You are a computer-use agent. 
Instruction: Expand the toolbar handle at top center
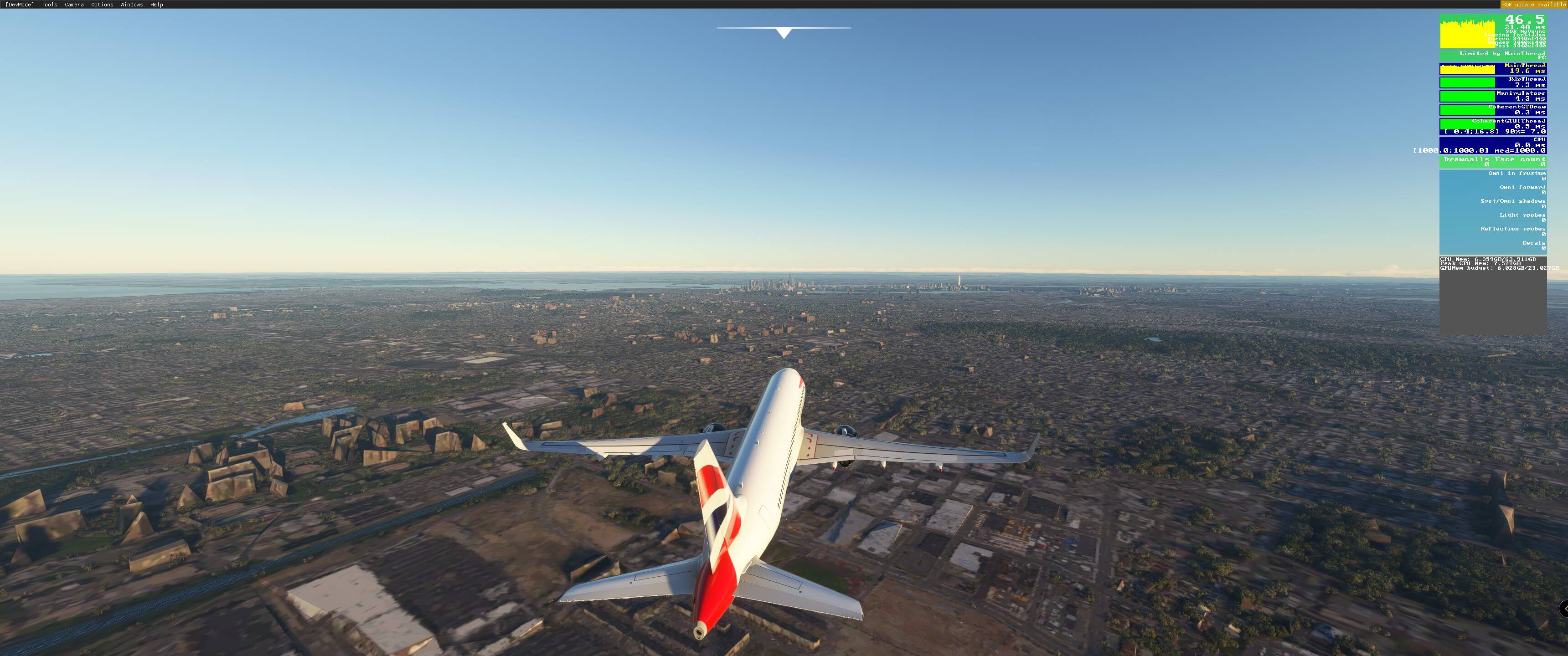click(x=784, y=33)
